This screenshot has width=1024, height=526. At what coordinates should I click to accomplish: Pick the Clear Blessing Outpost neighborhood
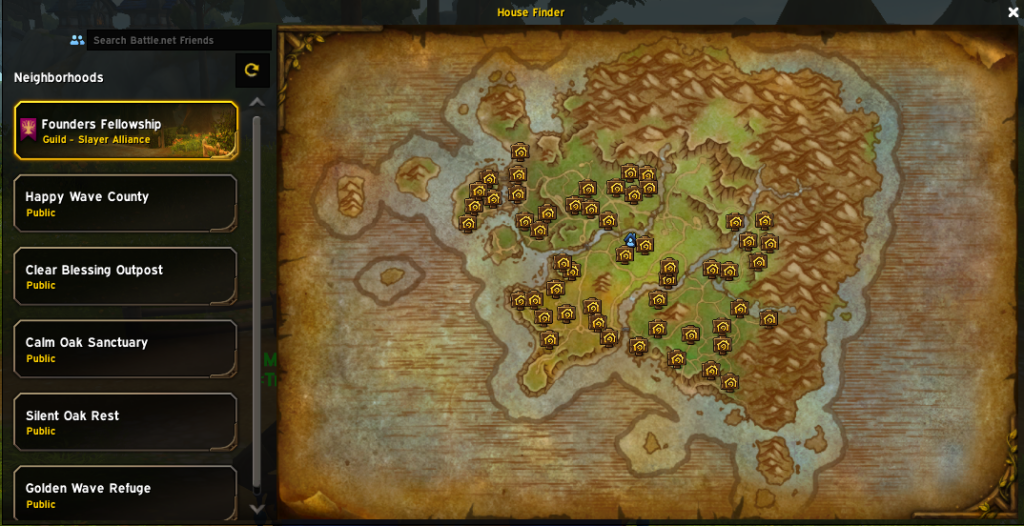tap(126, 277)
